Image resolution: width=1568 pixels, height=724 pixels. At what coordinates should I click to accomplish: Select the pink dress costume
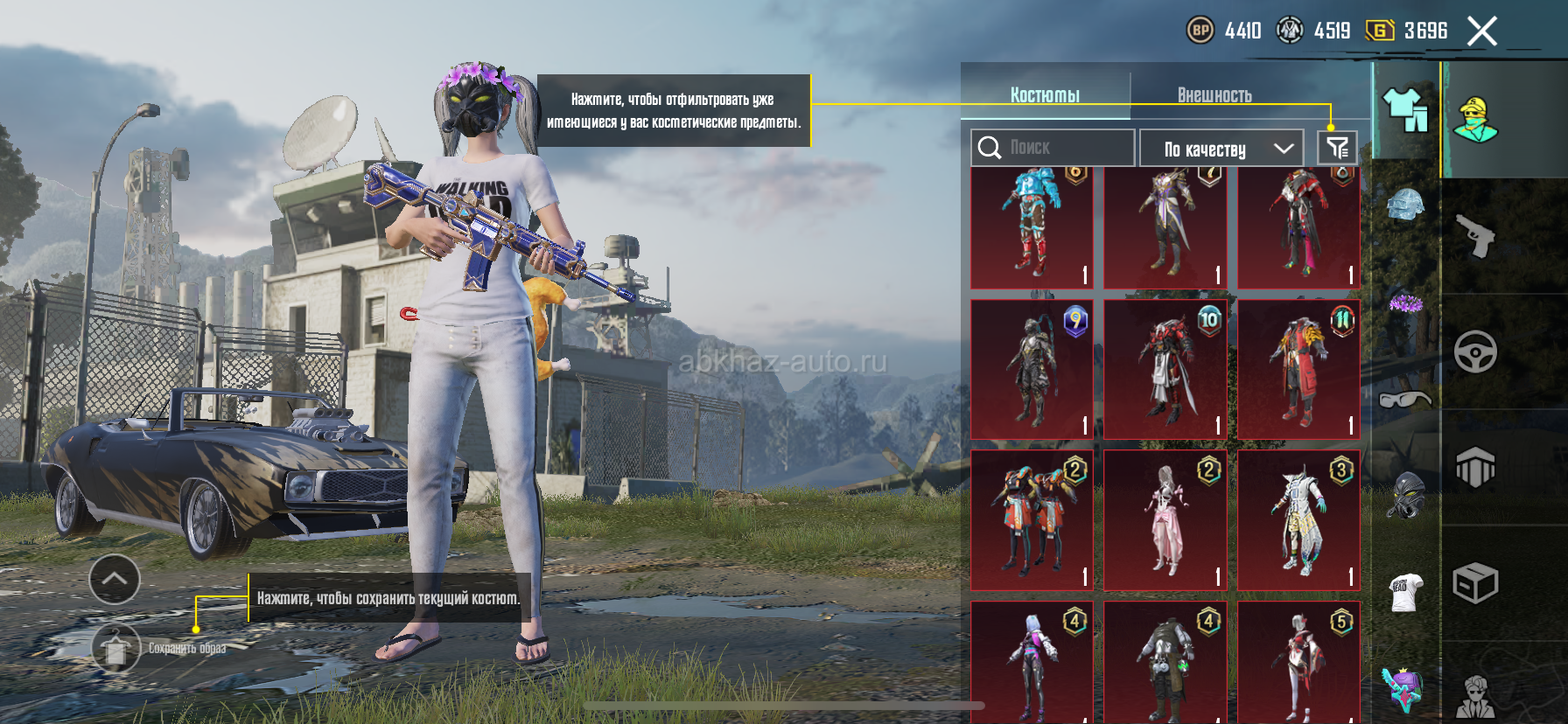click(x=1165, y=520)
